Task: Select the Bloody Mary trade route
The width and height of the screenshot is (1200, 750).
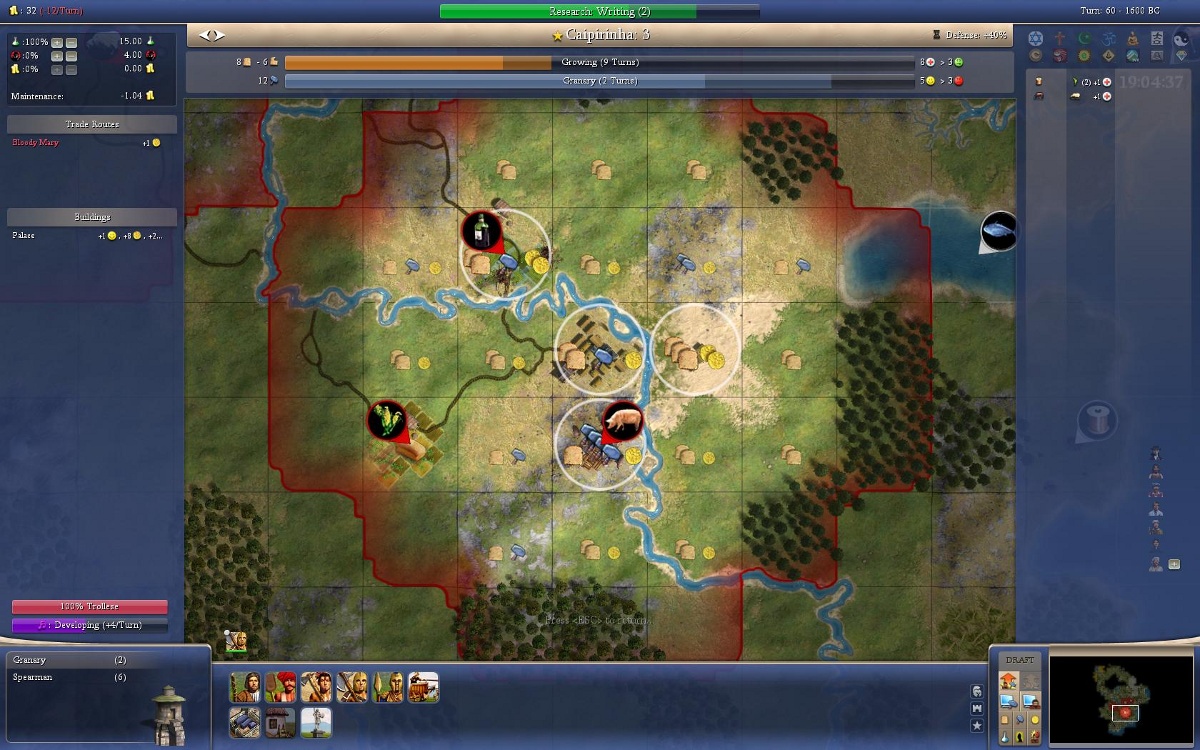Action: [36, 143]
